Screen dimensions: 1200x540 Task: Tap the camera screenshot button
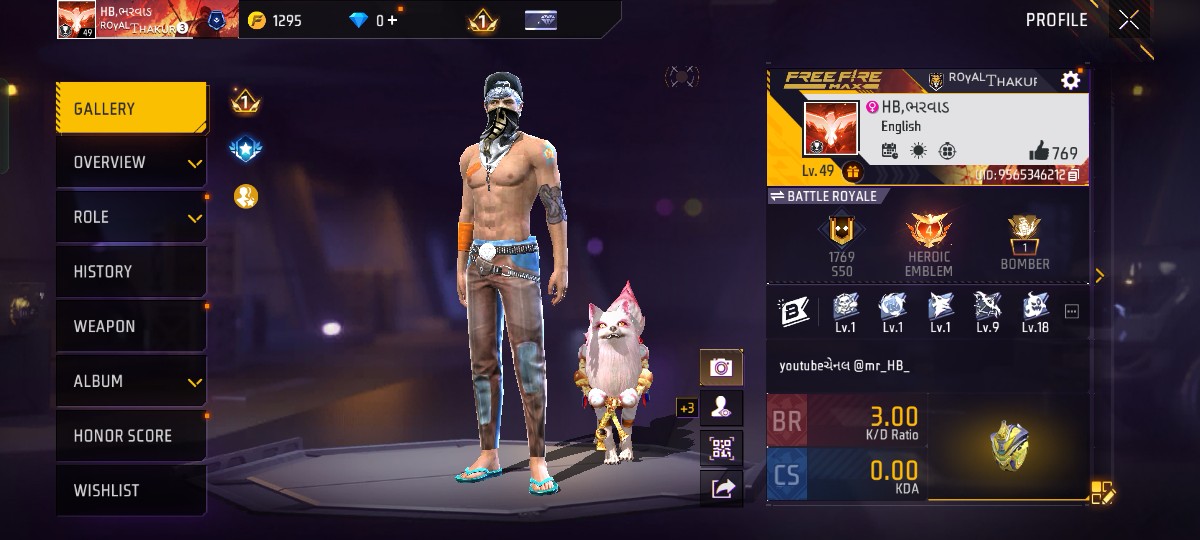(x=721, y=368)
